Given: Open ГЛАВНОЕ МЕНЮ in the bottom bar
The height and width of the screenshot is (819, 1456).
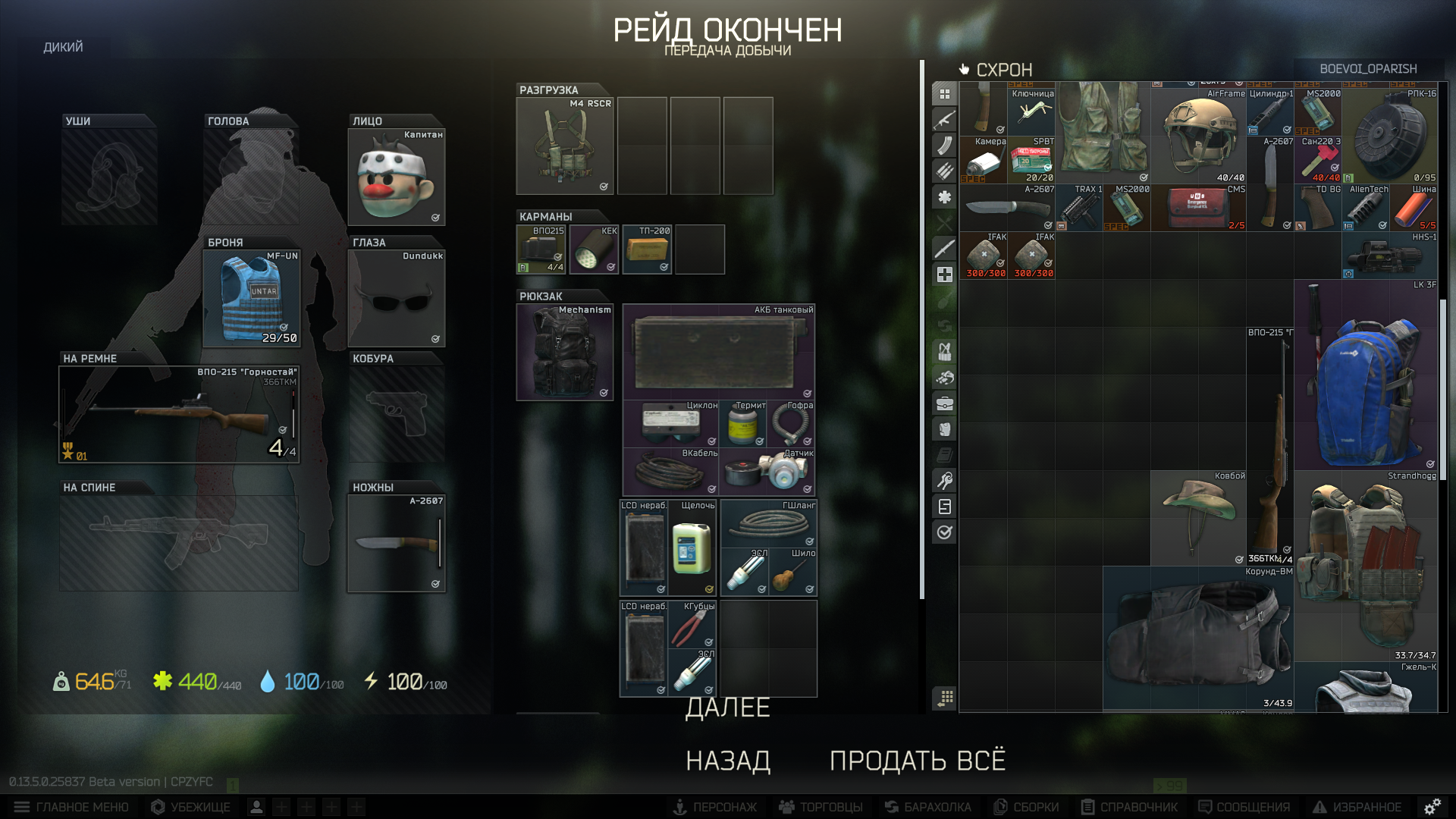Looking at the screenshot, I should (72, 807).
